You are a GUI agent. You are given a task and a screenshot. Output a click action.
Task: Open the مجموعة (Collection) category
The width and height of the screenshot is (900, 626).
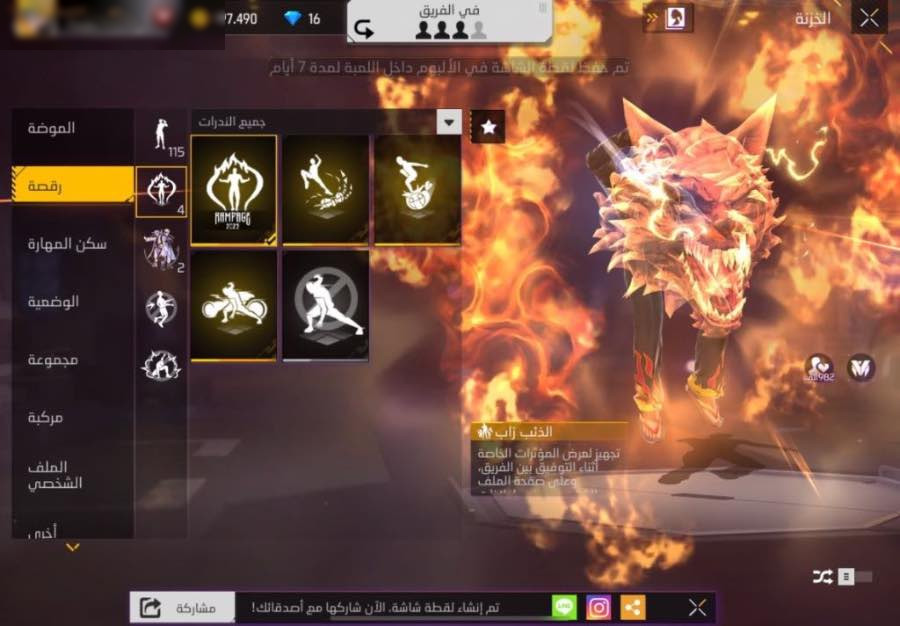pos(72,359)
